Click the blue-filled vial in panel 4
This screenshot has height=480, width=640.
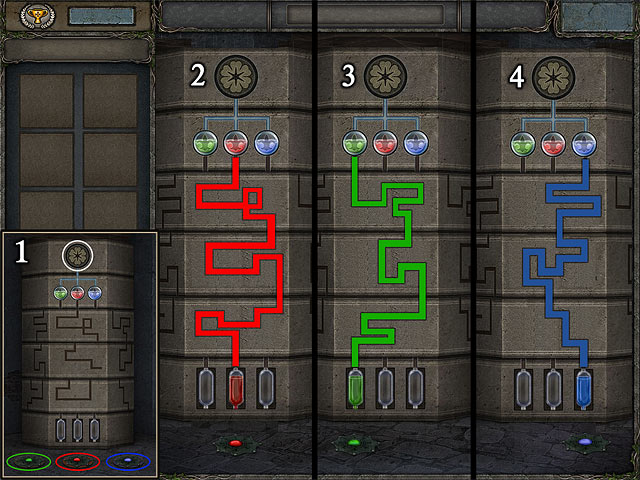coord(585,389)
